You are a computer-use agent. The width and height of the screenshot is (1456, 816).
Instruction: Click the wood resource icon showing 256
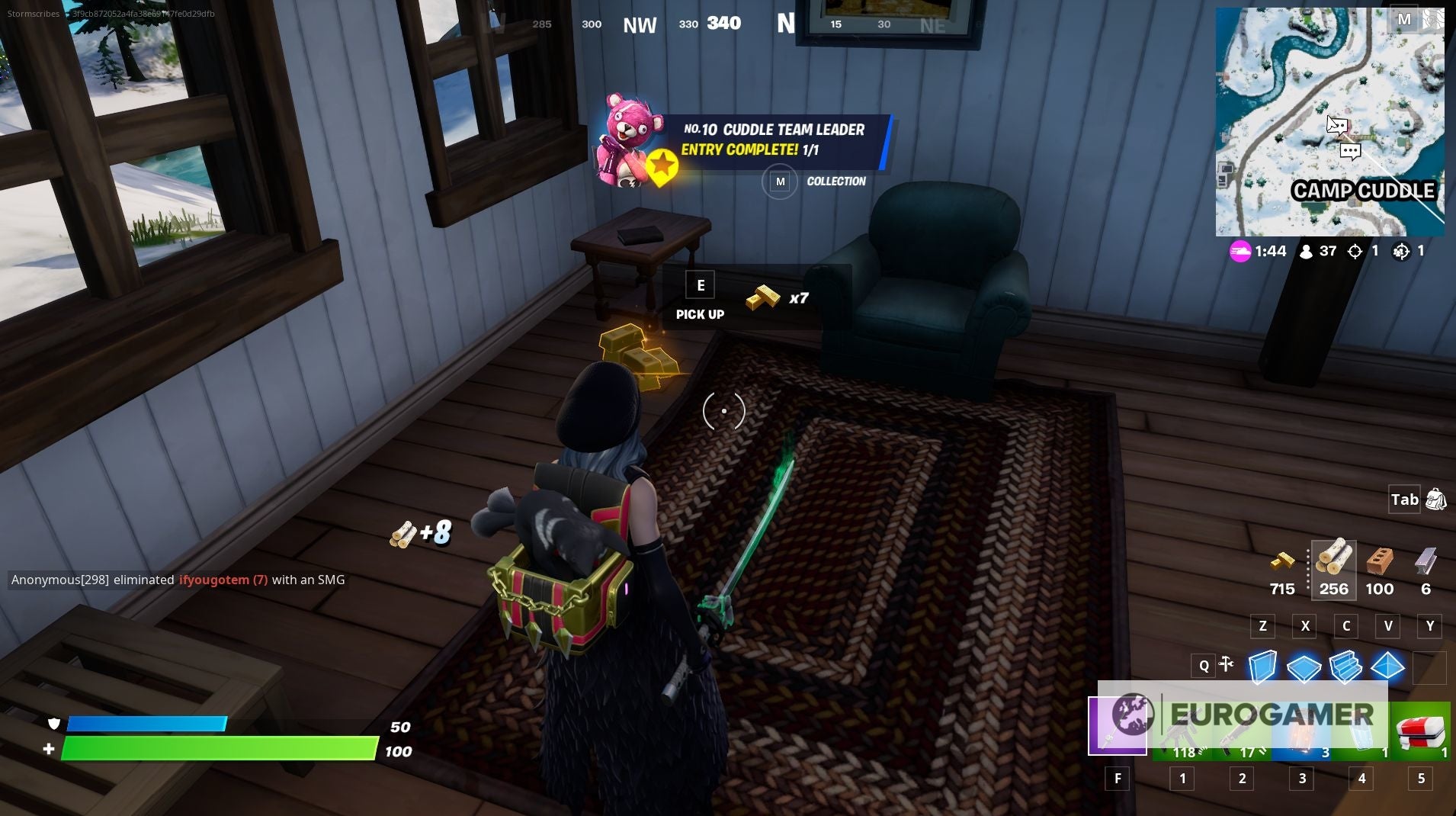[x=1334, y=564]
